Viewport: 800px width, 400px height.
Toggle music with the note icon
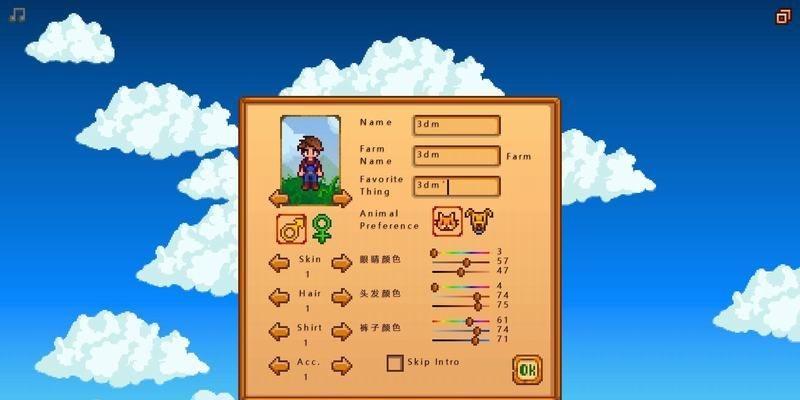pos(17,16)
